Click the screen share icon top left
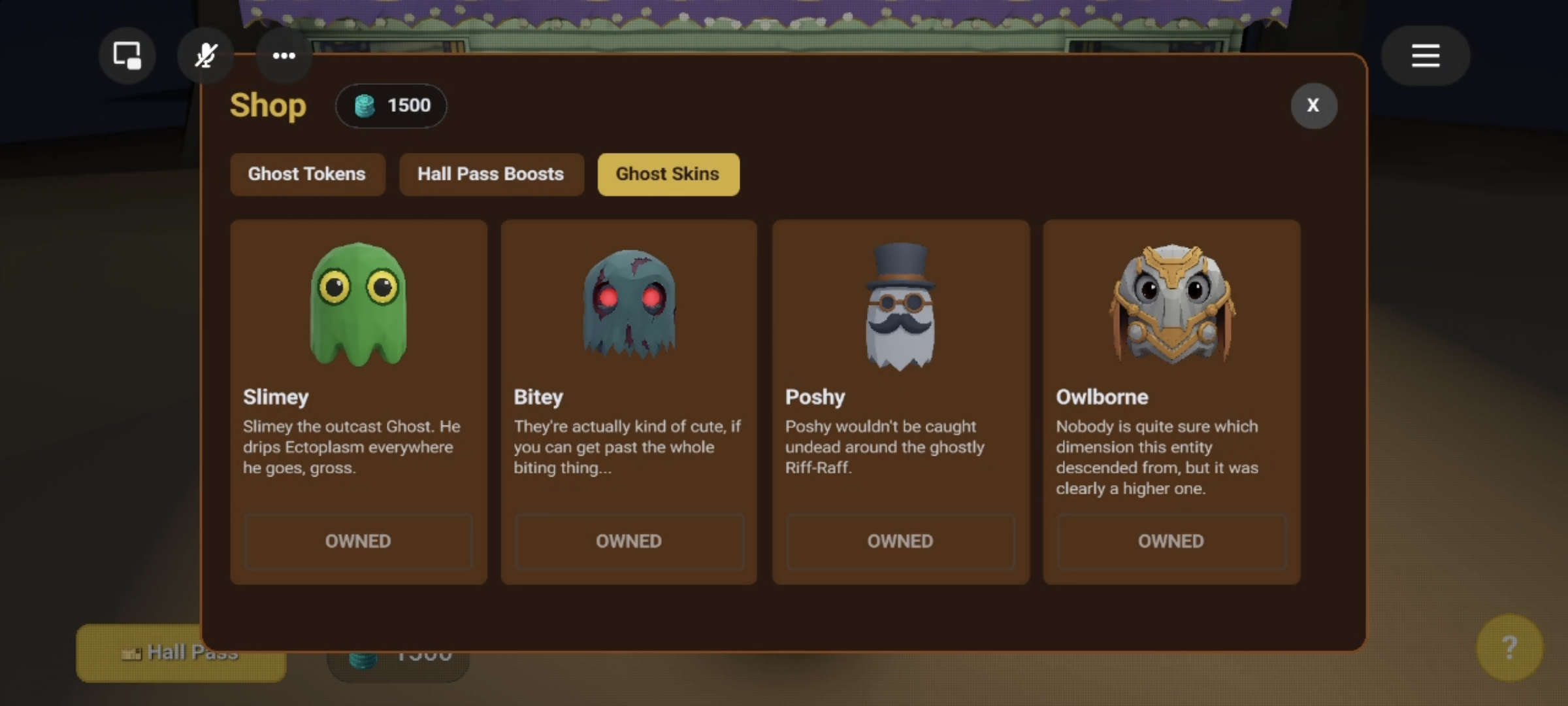 (x=126, y=55)
